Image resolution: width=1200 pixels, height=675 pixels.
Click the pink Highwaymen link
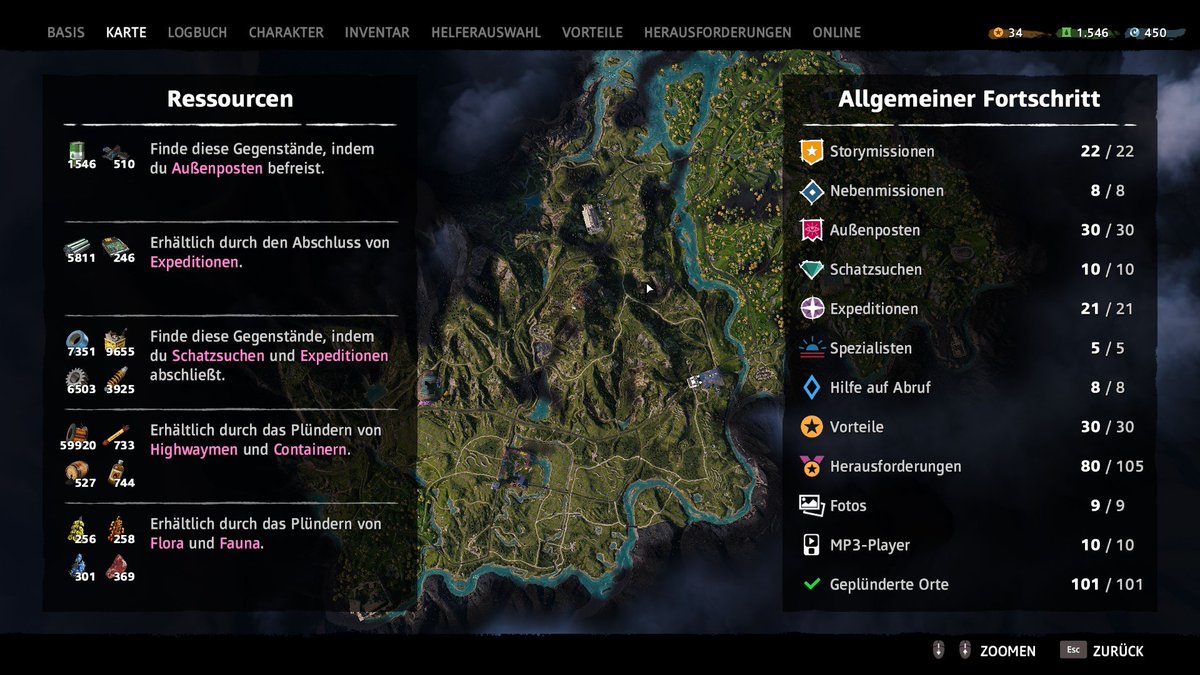(194, 450)
